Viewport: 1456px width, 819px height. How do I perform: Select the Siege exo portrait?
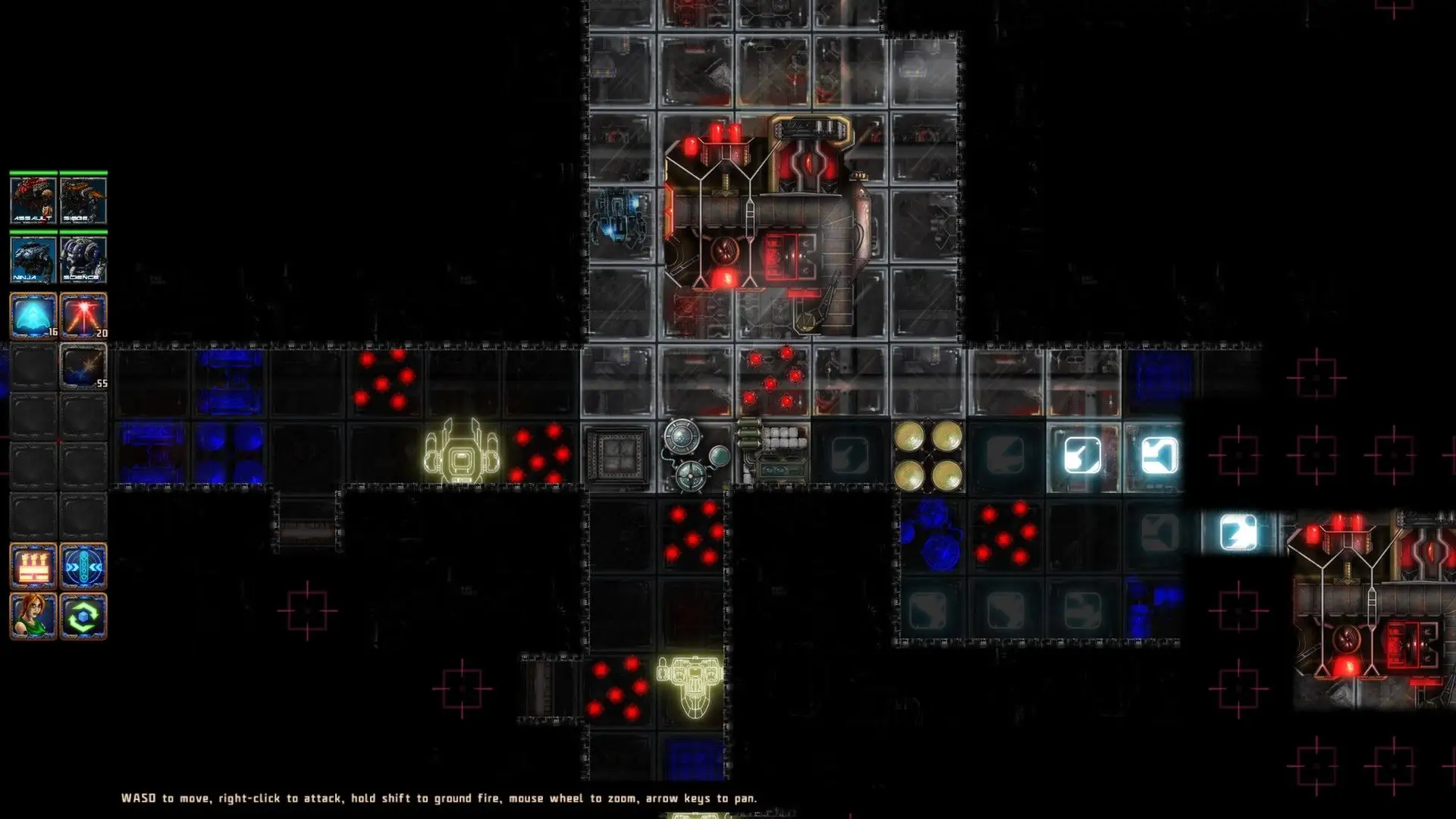83,200
